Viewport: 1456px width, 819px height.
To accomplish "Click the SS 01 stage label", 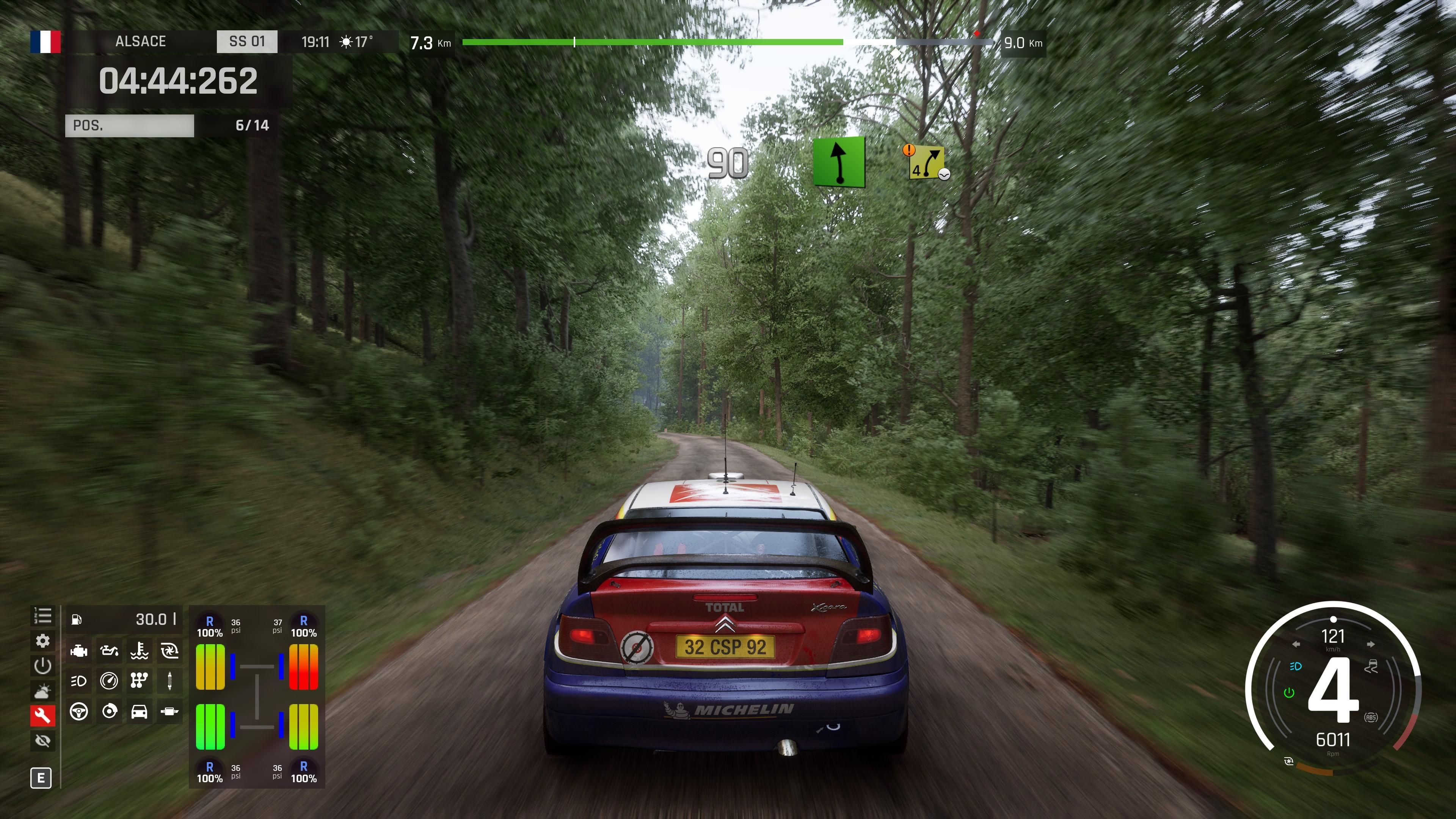I will coord(247,41).
